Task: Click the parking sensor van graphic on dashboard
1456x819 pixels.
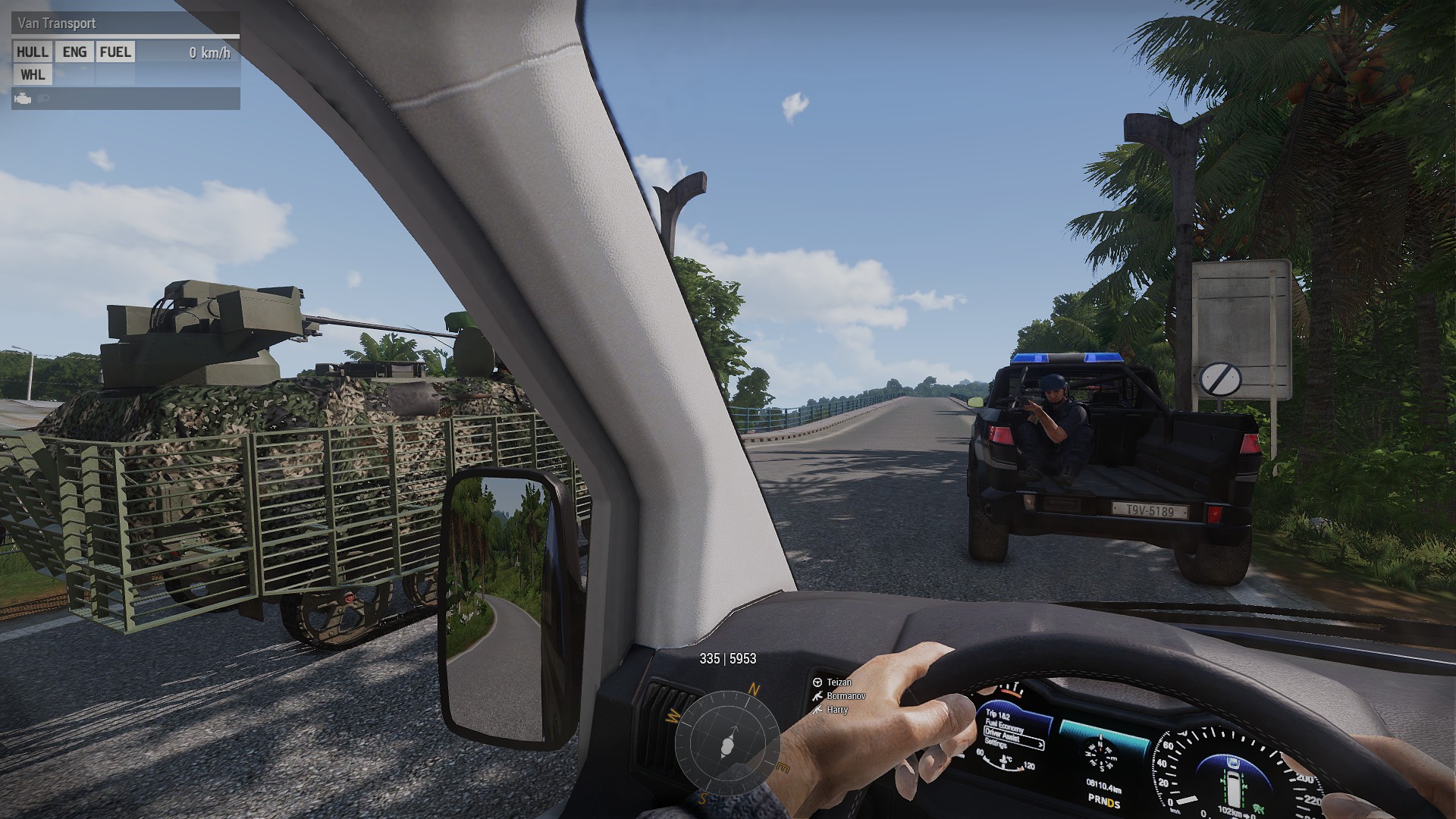Action: 1234,788
